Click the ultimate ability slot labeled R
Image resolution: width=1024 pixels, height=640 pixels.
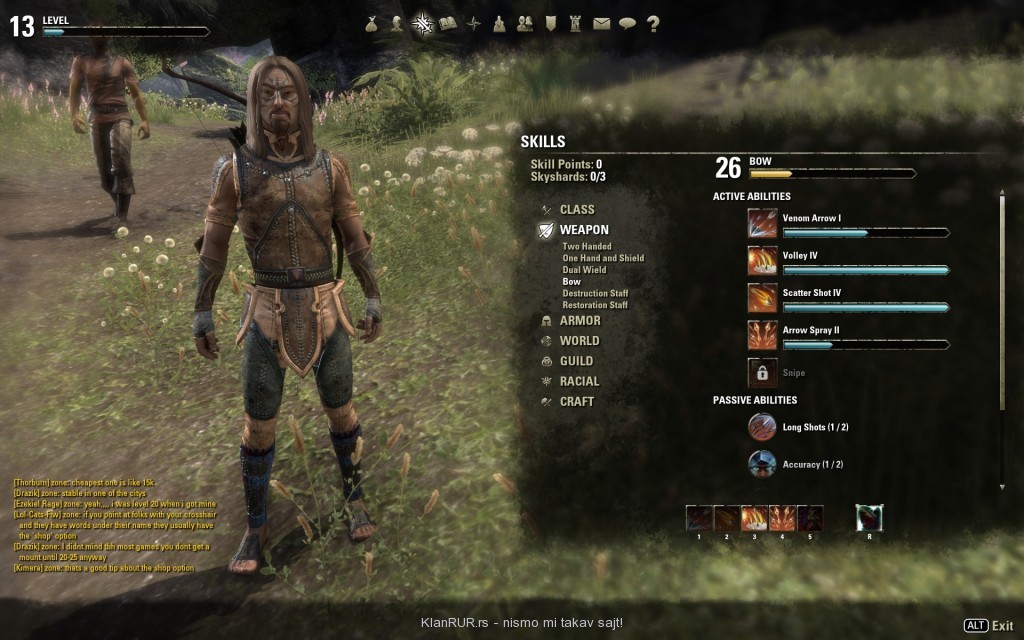[x=869, y=518]
